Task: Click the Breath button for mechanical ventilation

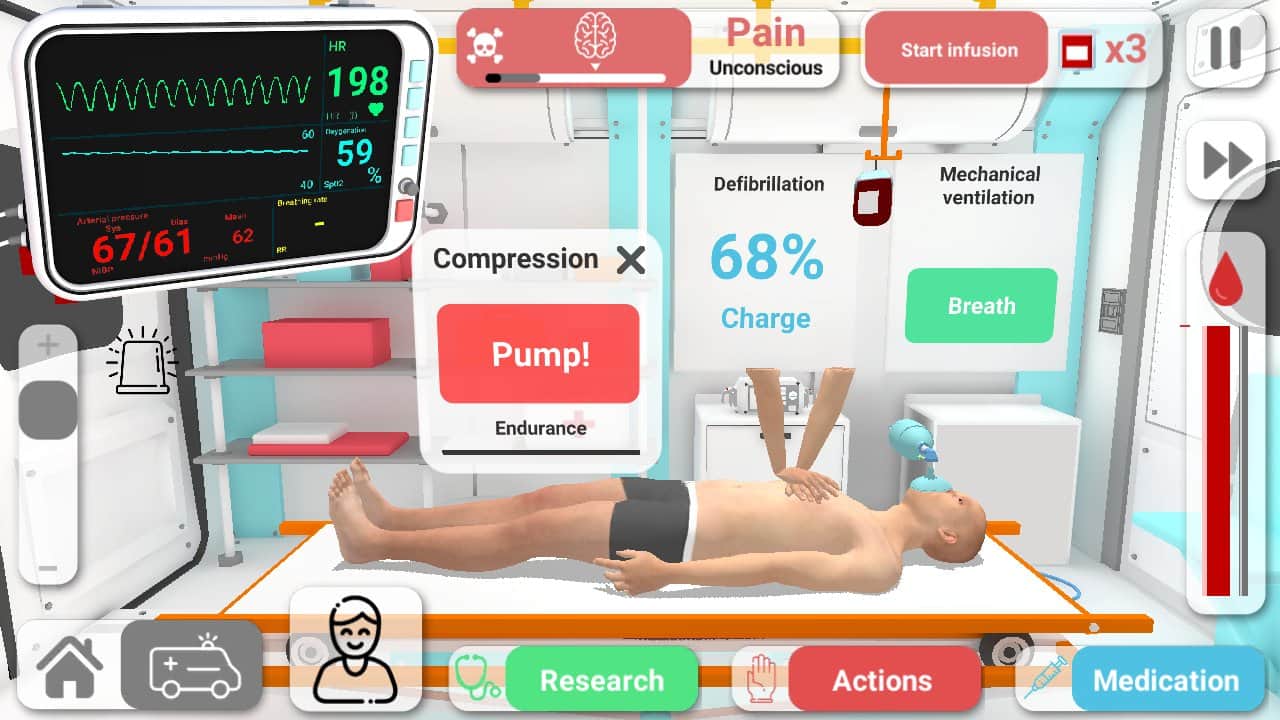Action: pos(979,306)
